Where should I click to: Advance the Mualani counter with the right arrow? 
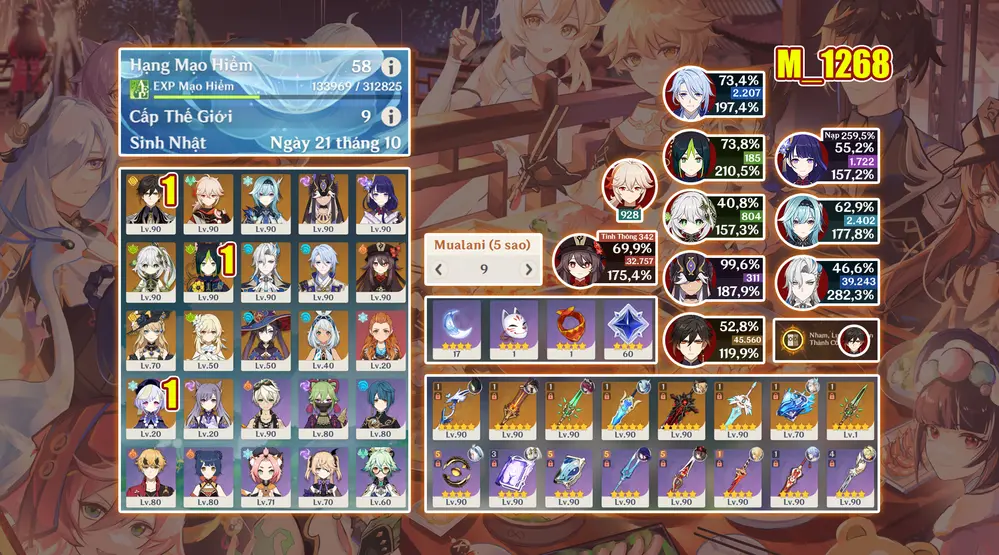coord(529,269)
